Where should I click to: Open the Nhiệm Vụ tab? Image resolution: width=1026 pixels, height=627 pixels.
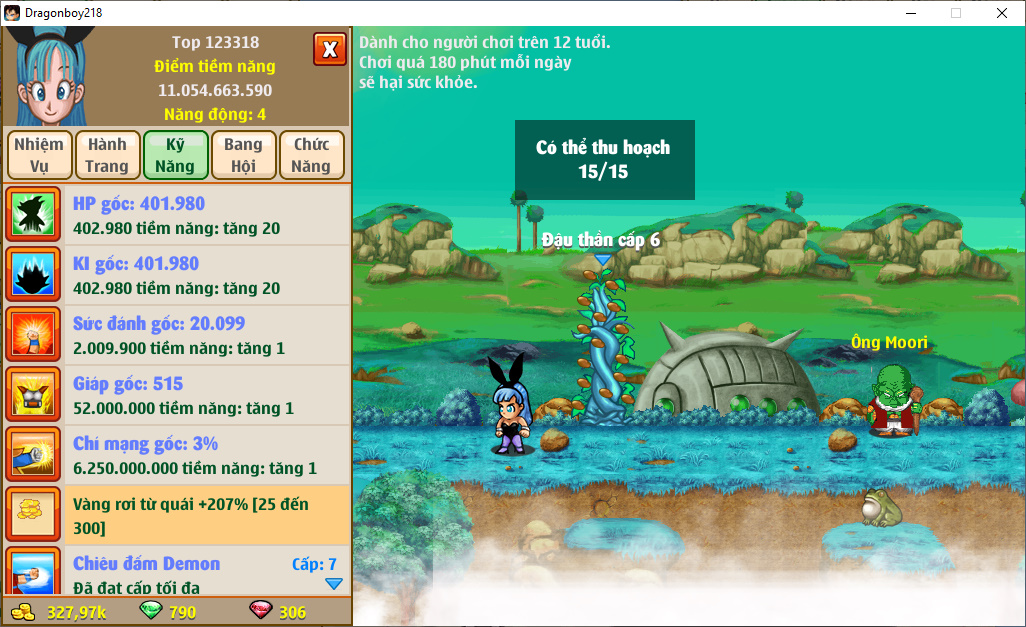click(39, 155)
